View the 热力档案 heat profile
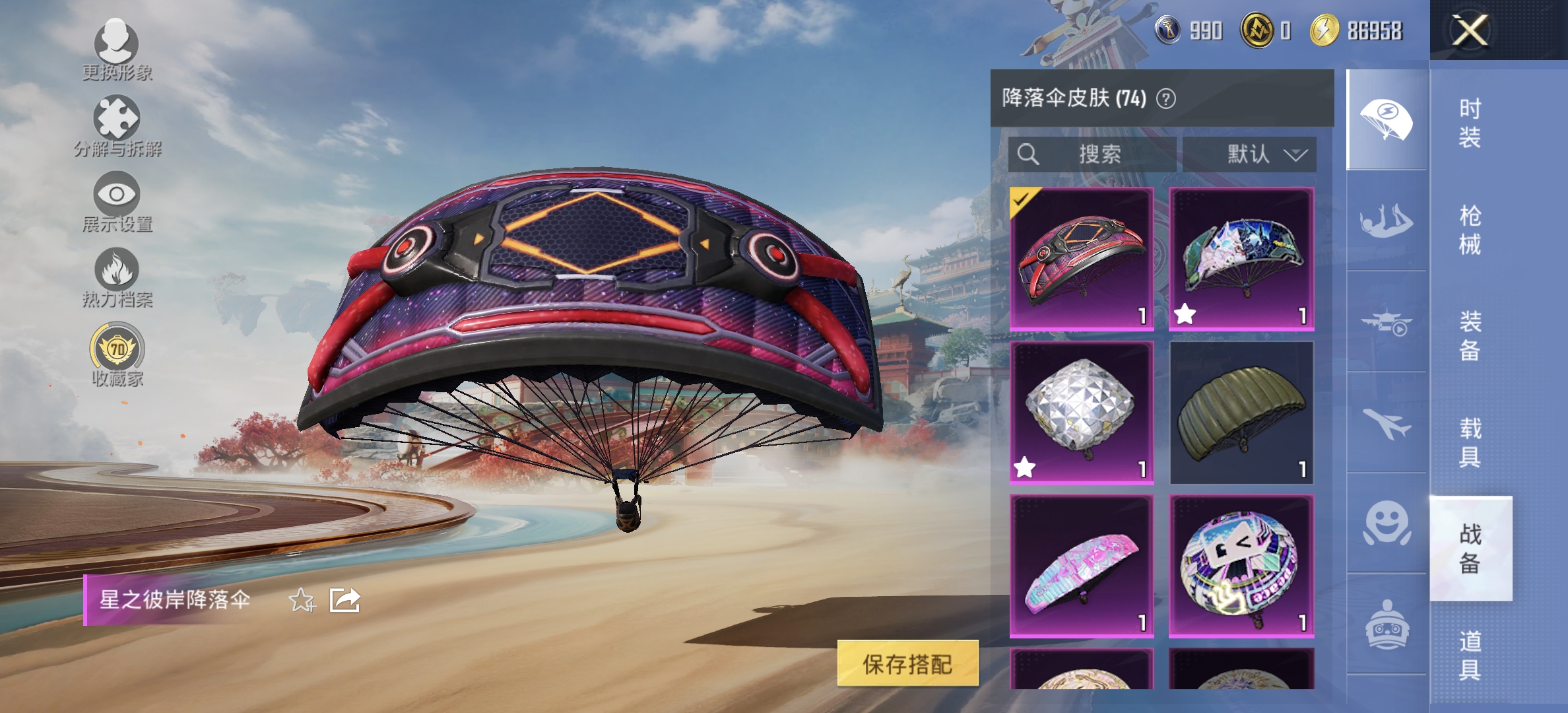Screen dimensions: 1568x713 click(117, 277)
